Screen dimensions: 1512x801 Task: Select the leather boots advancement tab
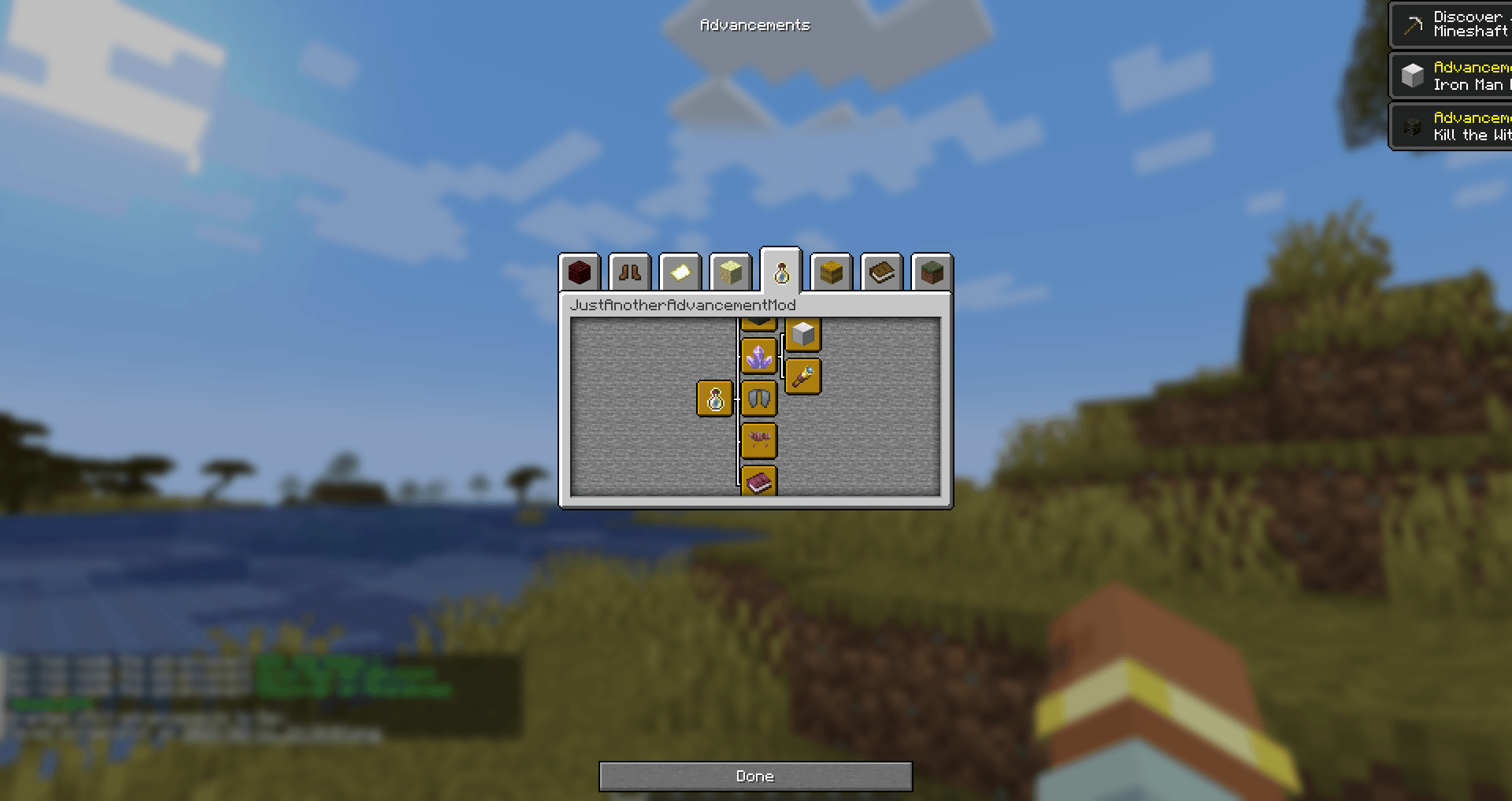[630, 273]
